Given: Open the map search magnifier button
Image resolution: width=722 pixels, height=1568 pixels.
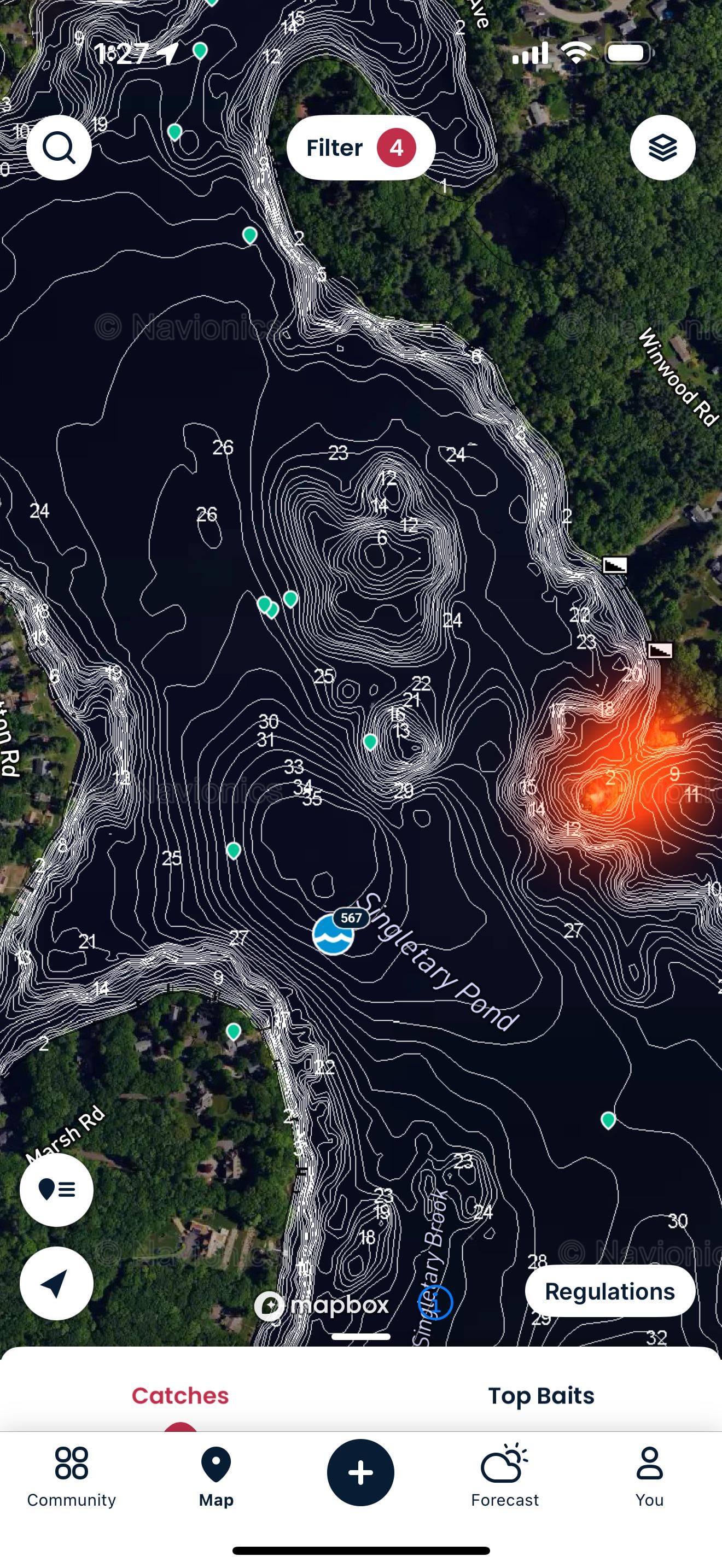Looking at the screenshot, I should [59, 148].
